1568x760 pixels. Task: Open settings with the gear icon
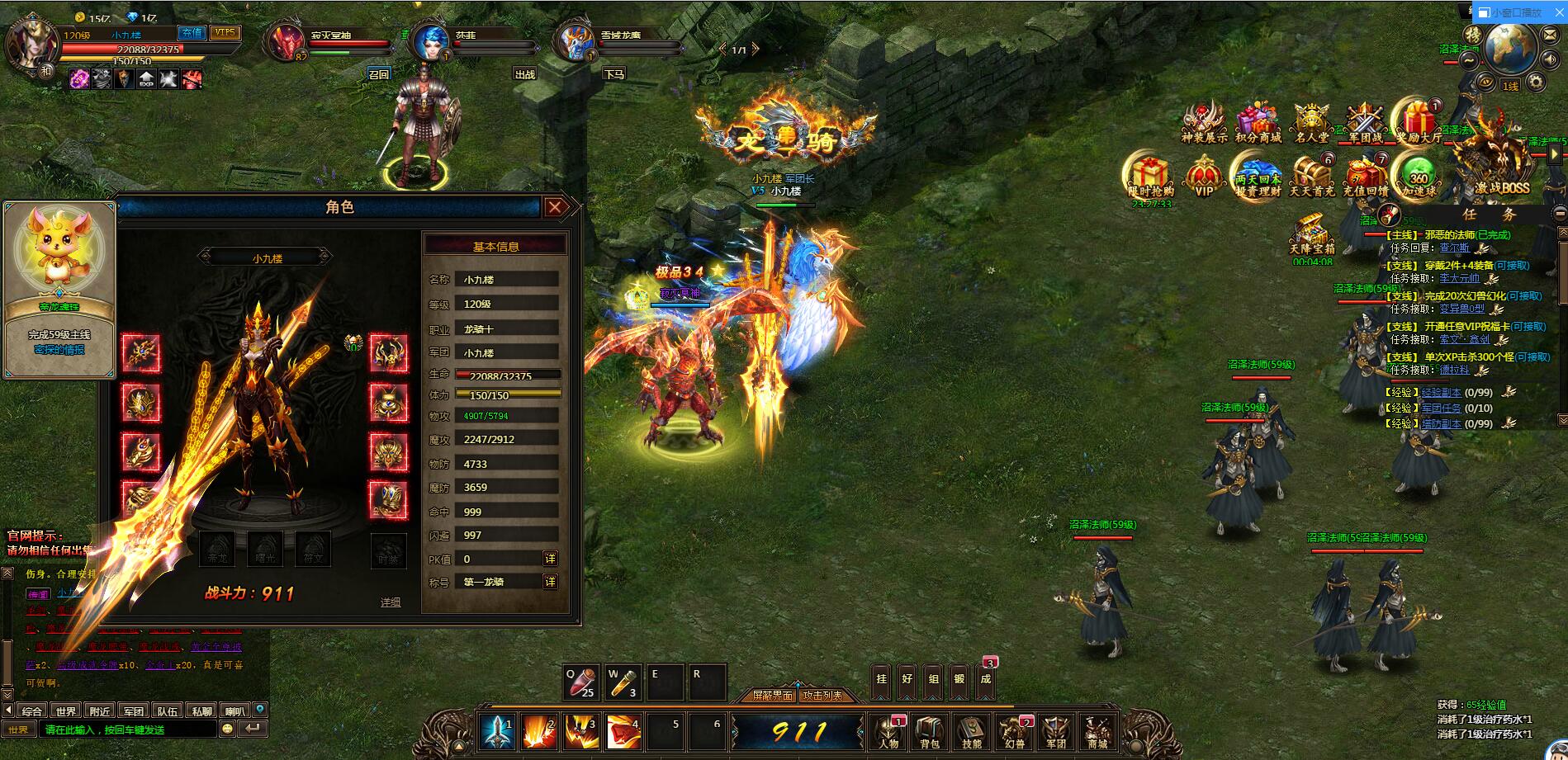pos(1535,81)
